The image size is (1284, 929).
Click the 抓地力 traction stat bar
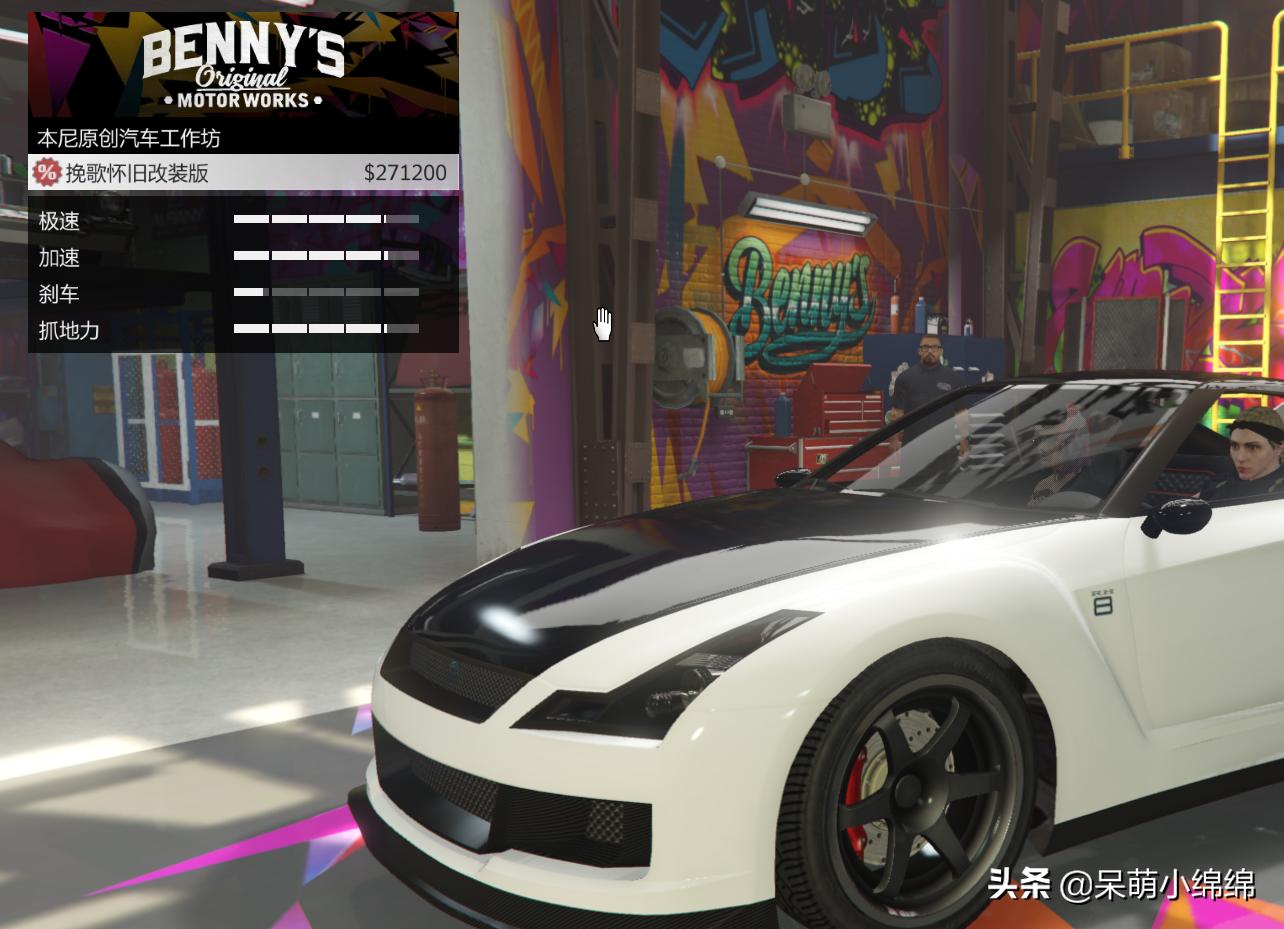[x=325, y=330]
